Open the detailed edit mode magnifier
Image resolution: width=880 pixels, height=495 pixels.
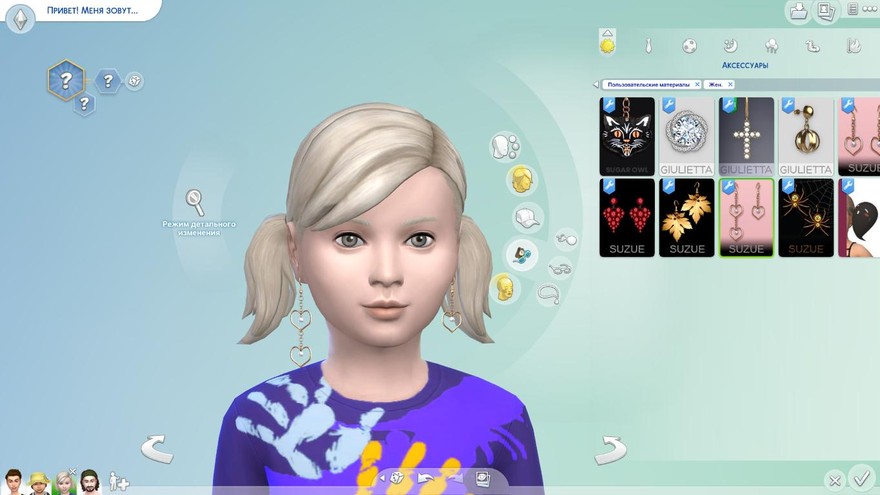(195, 201)
